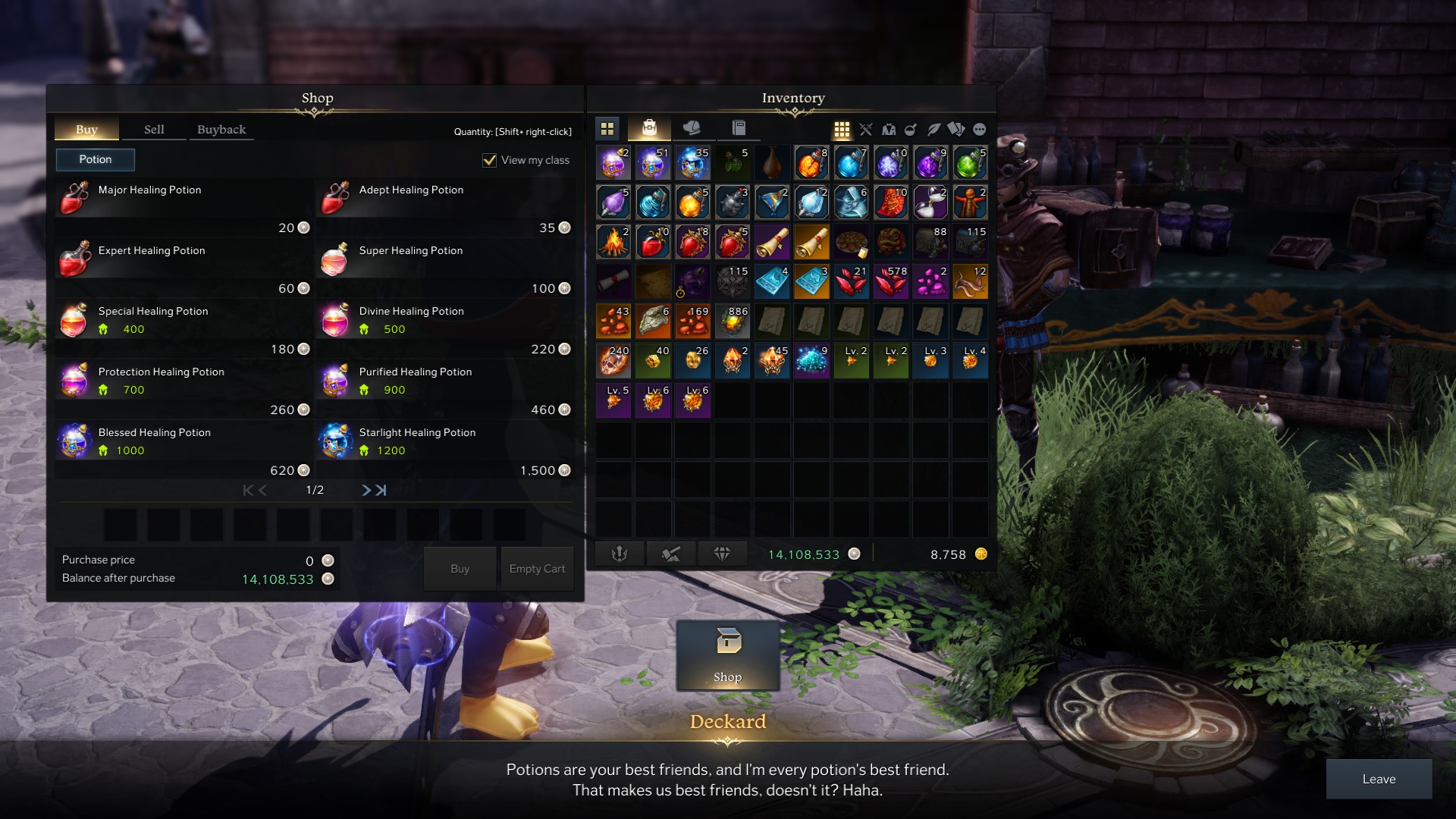Open the ellipsis more-filters menu
Image resolution: width=1456 pixels, height=819 pixels.
[980, 129]
